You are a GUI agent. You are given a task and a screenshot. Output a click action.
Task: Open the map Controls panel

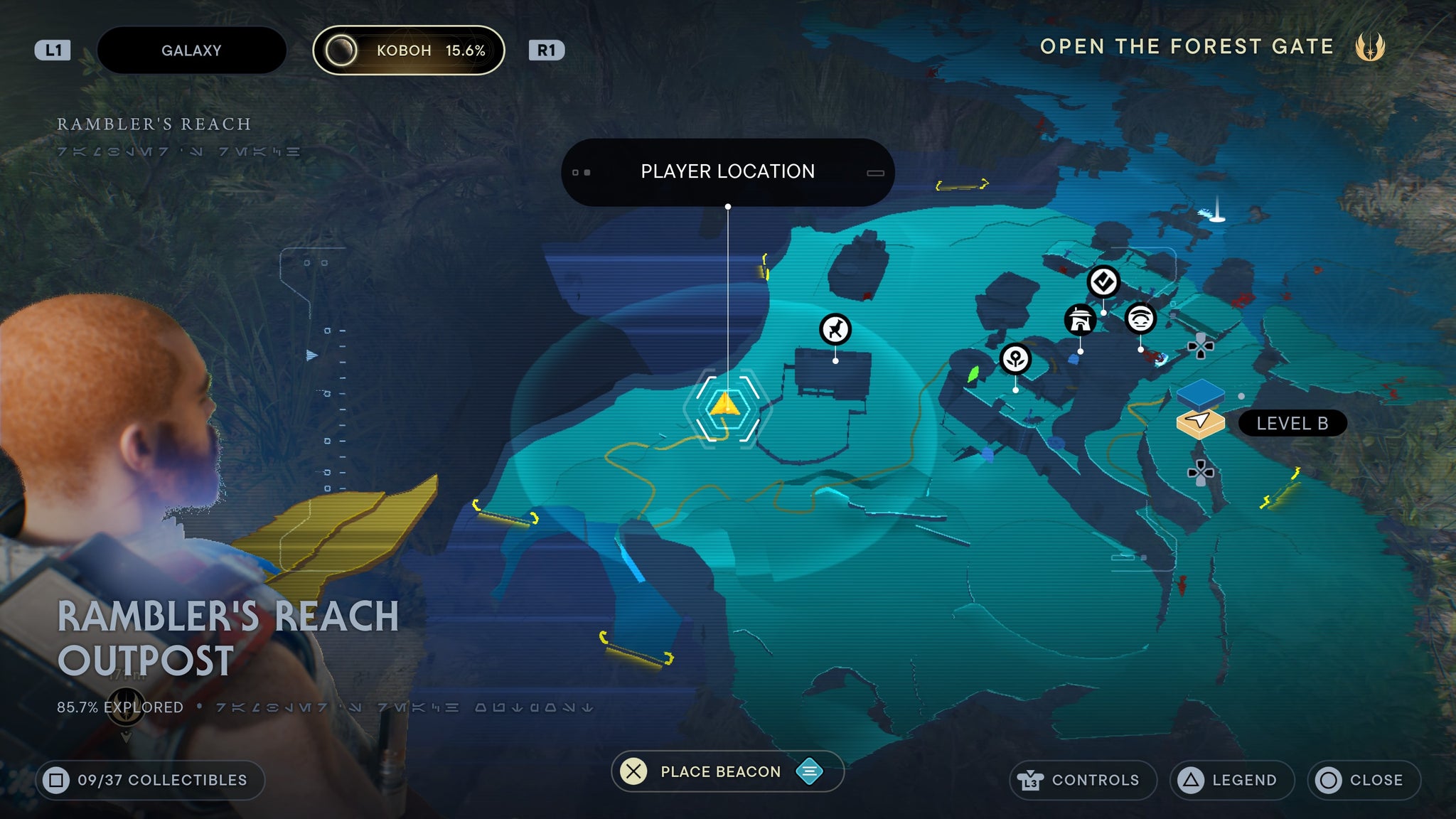[1082, 780]
